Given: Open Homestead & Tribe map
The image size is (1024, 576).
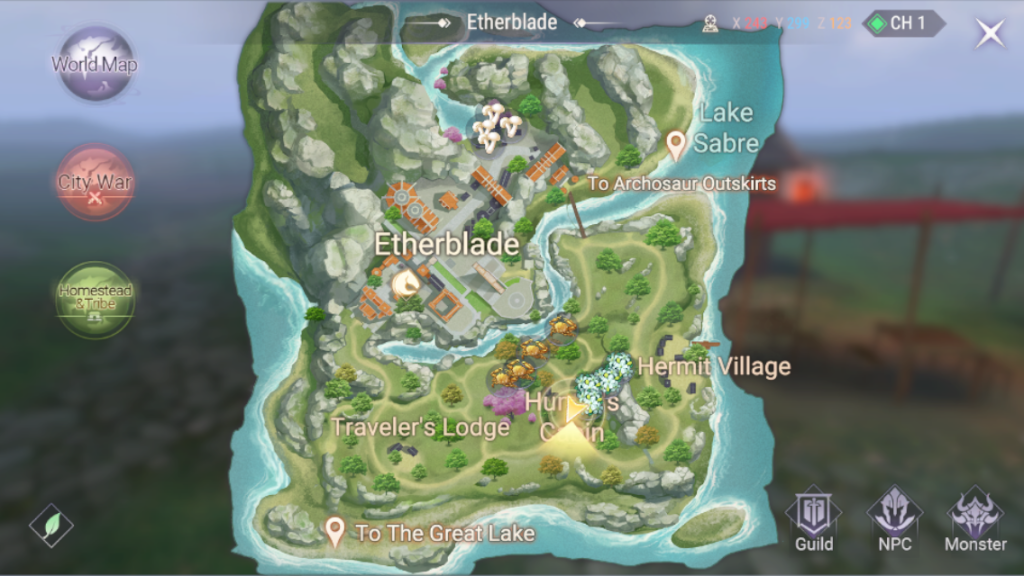Looking at the screenshot, I should (x=95, y=299).
